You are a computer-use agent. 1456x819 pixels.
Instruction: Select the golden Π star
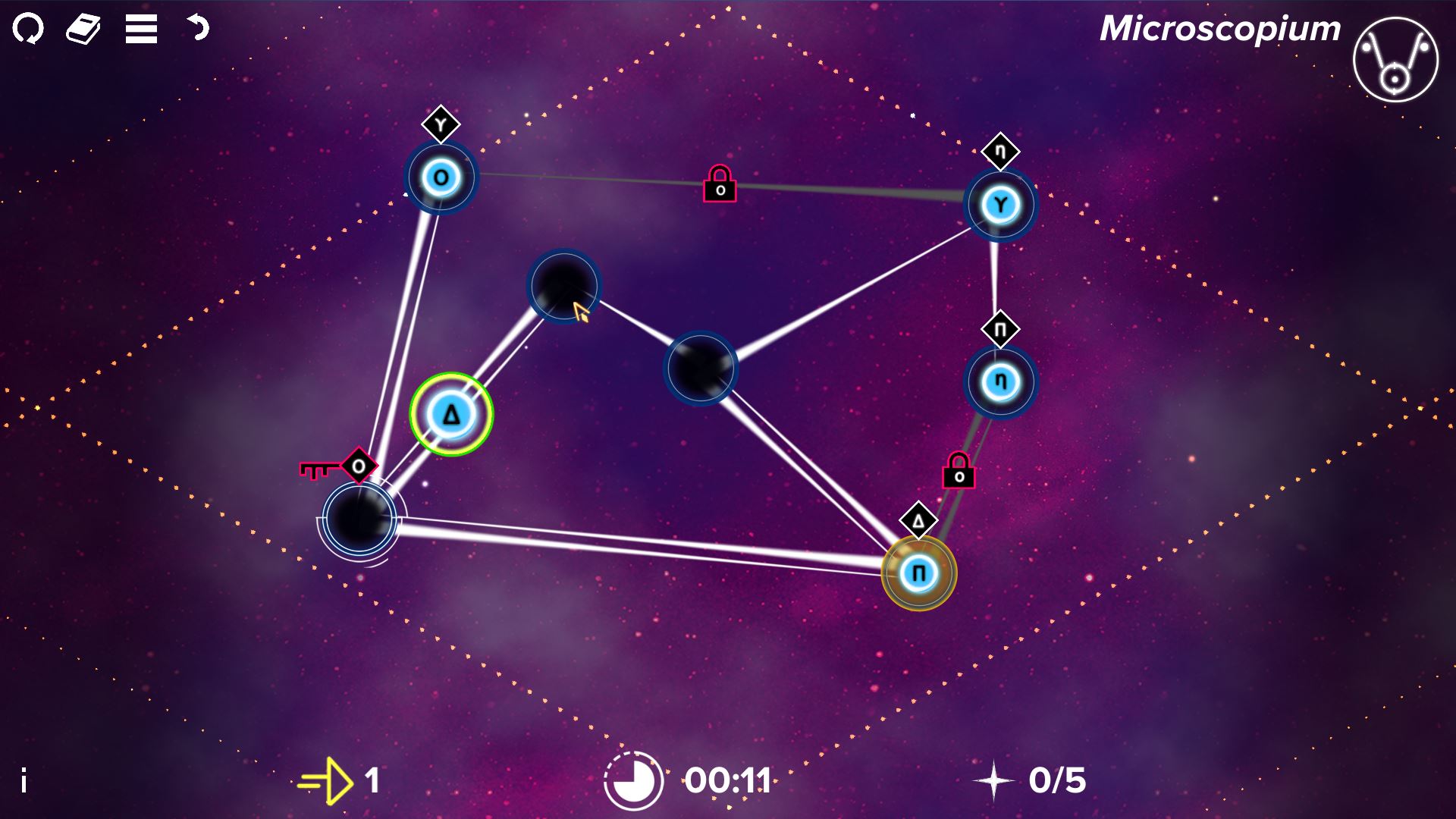click(920, 574)
